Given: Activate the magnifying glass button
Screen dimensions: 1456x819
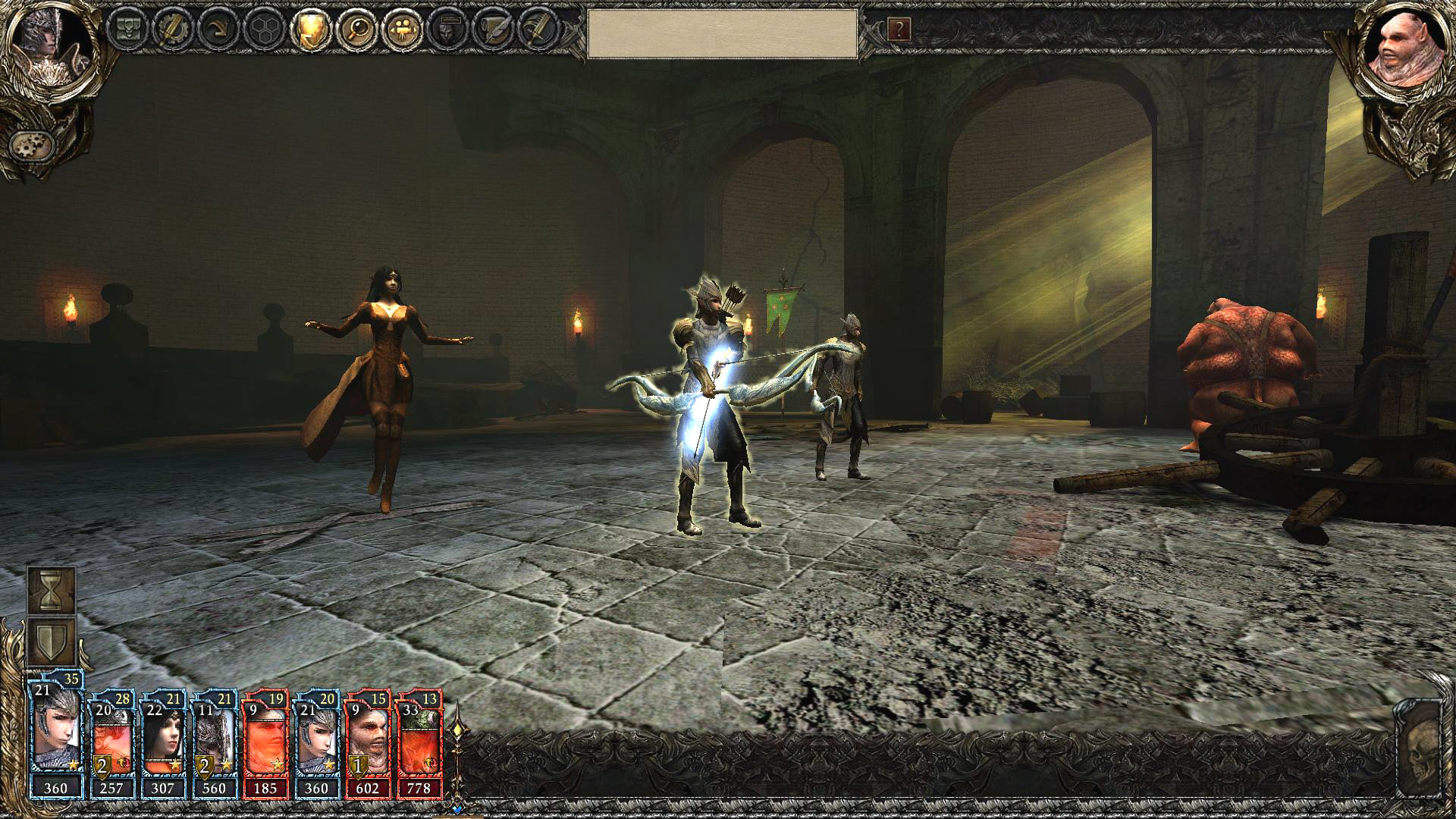Looking at the screenshot, I should point(355,30).
